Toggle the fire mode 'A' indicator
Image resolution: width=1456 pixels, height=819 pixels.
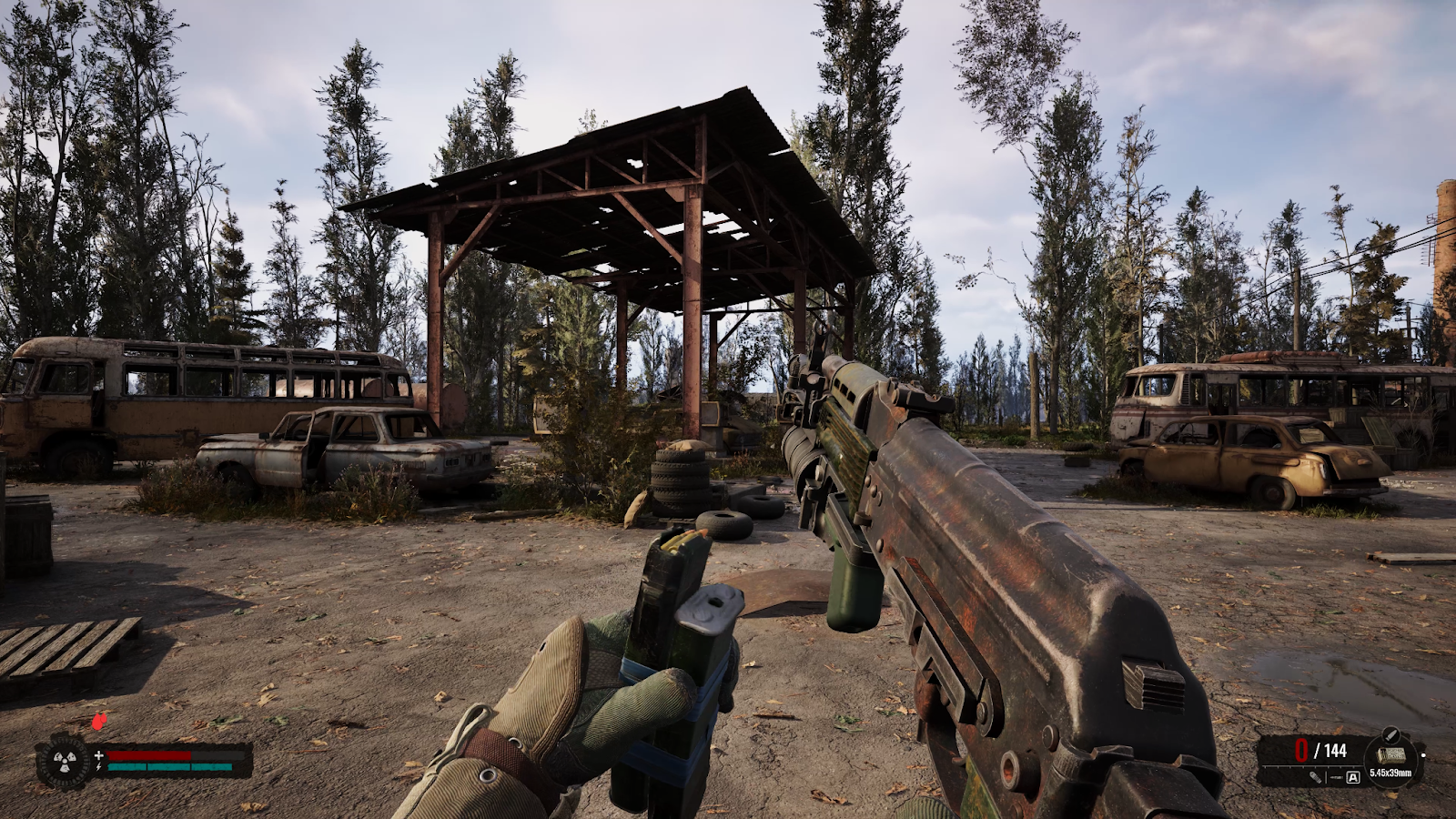1353,777
